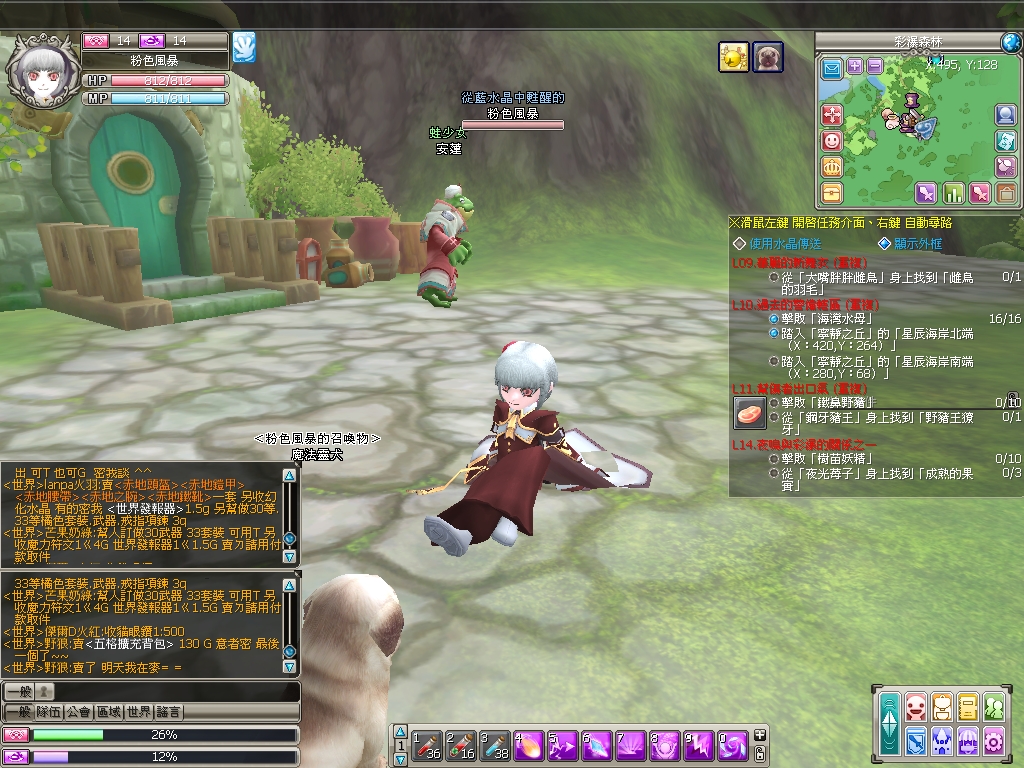1024x768 pixels.
Task: Zoom out the minimap with the minus button
Action: pyautogui.click(x=875, y=66)
